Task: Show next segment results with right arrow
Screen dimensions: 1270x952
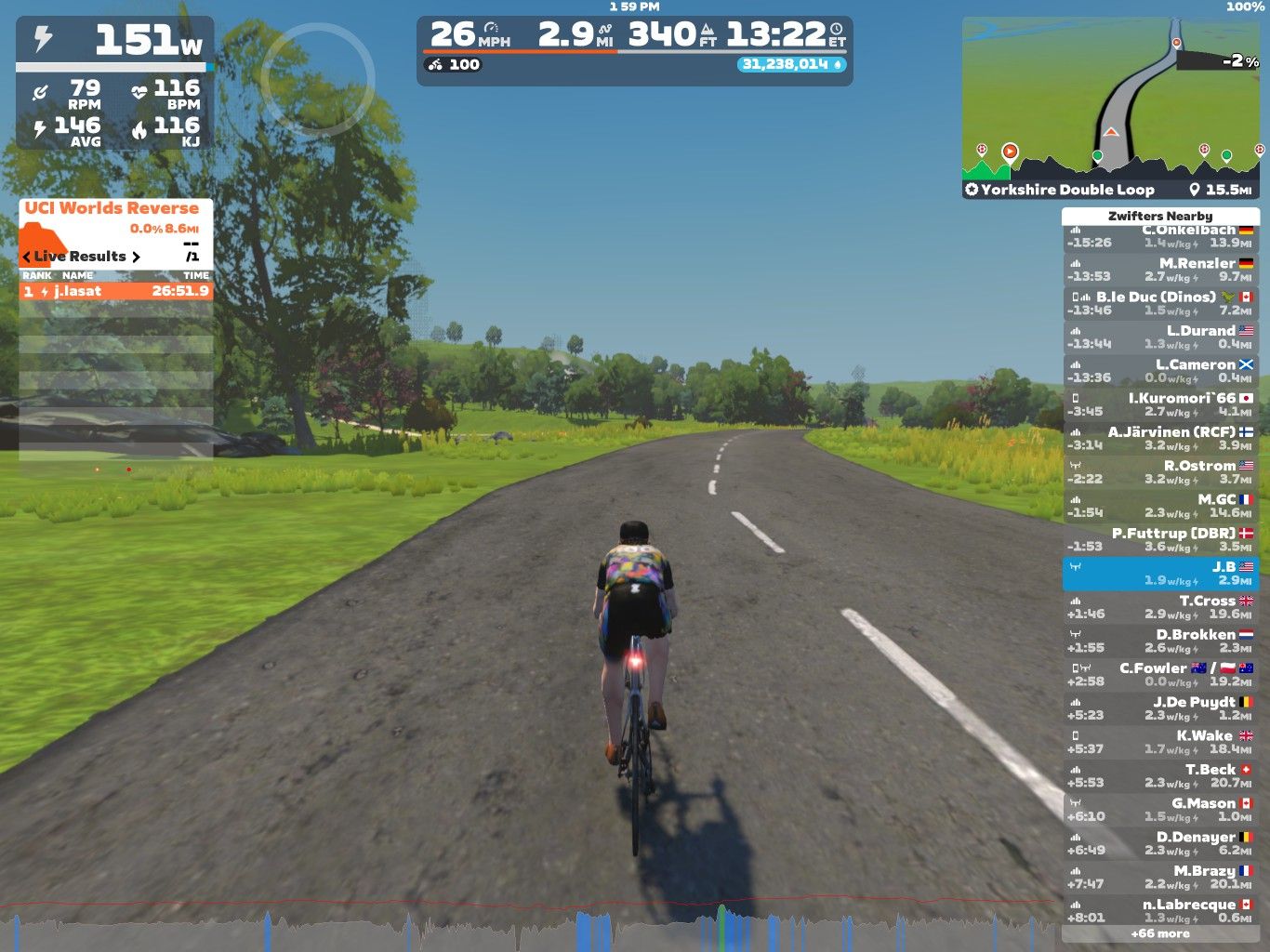Action: (136, 258)
